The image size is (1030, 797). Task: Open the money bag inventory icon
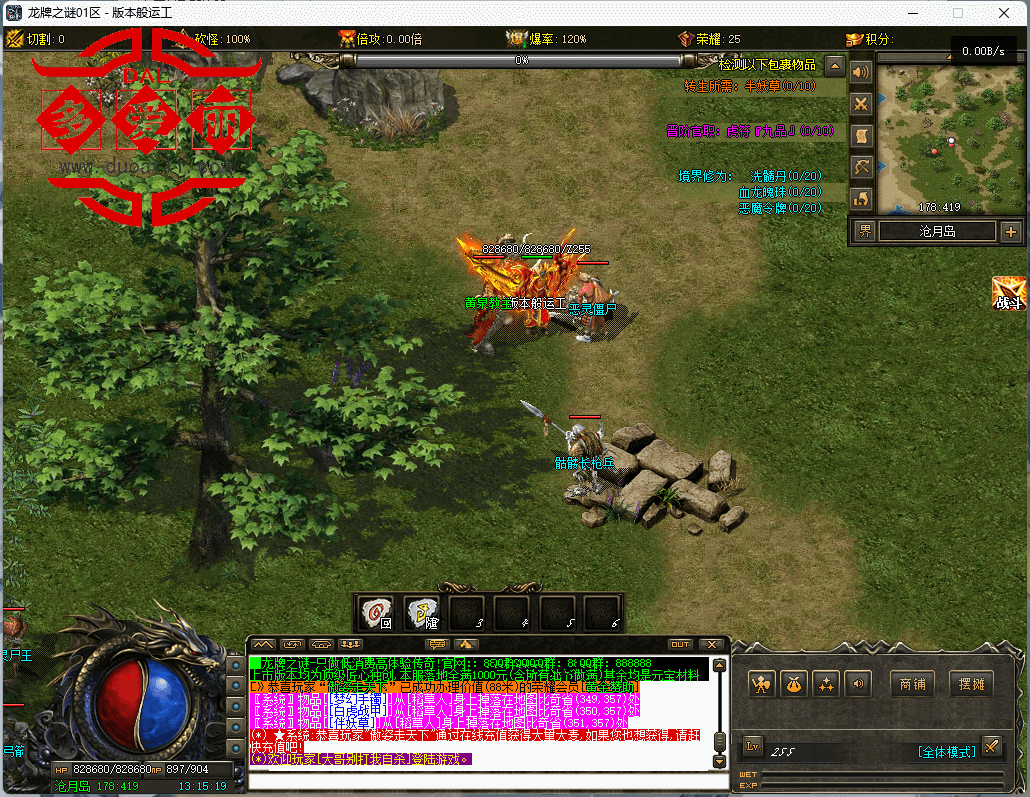coord(794,684)
